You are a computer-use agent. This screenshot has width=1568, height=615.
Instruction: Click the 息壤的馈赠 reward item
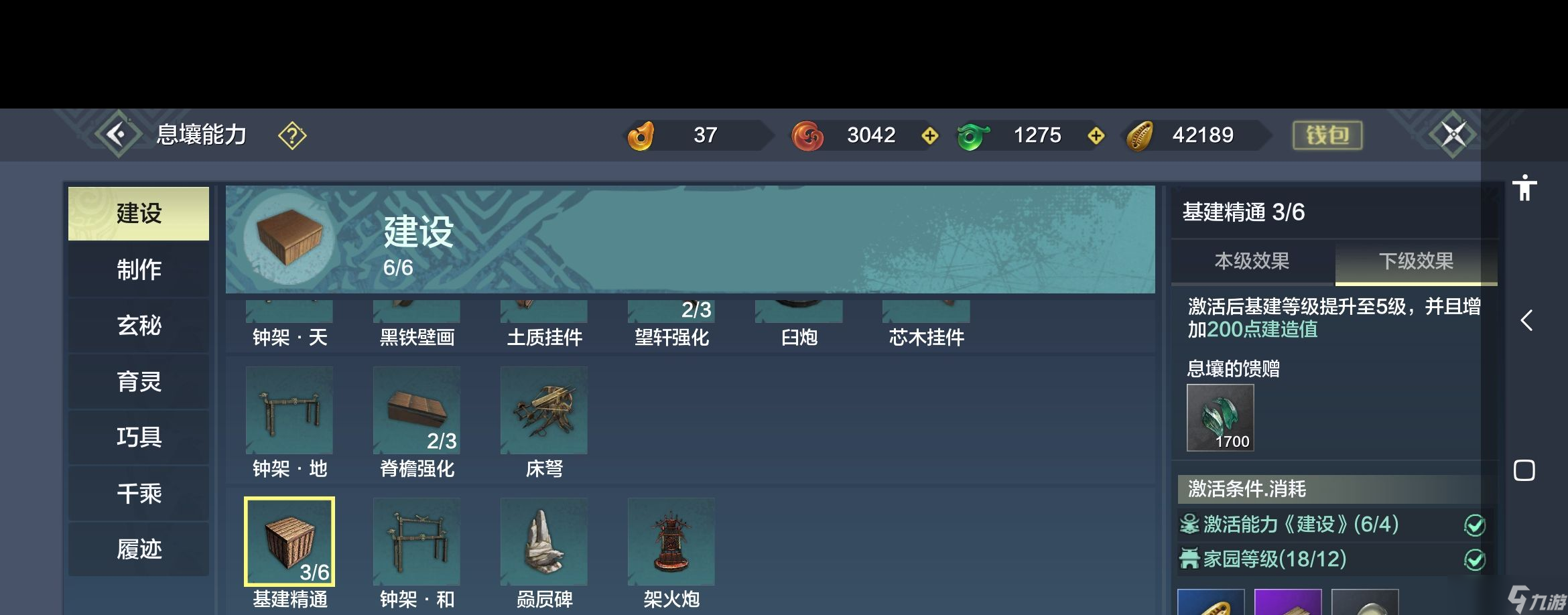click(x=1220, y=418)
